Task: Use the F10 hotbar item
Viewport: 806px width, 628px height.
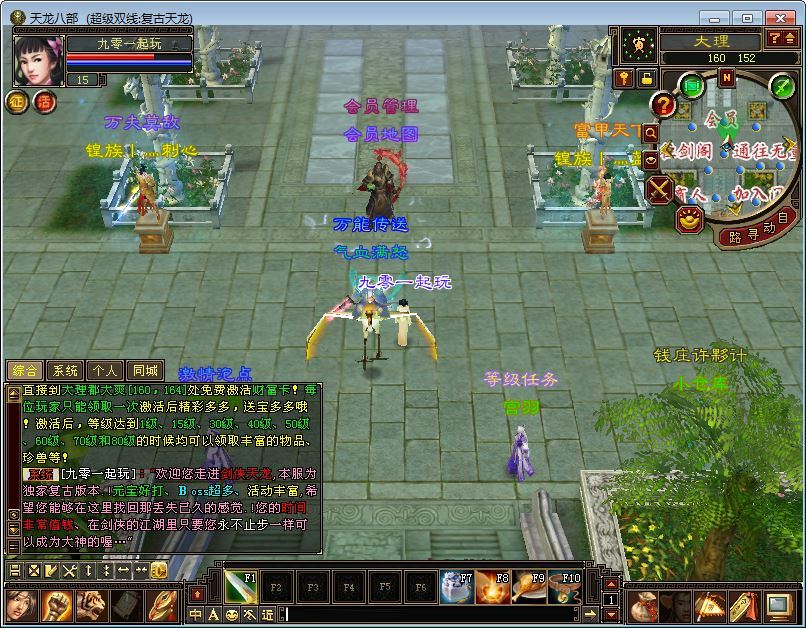Action: (564, 586)
